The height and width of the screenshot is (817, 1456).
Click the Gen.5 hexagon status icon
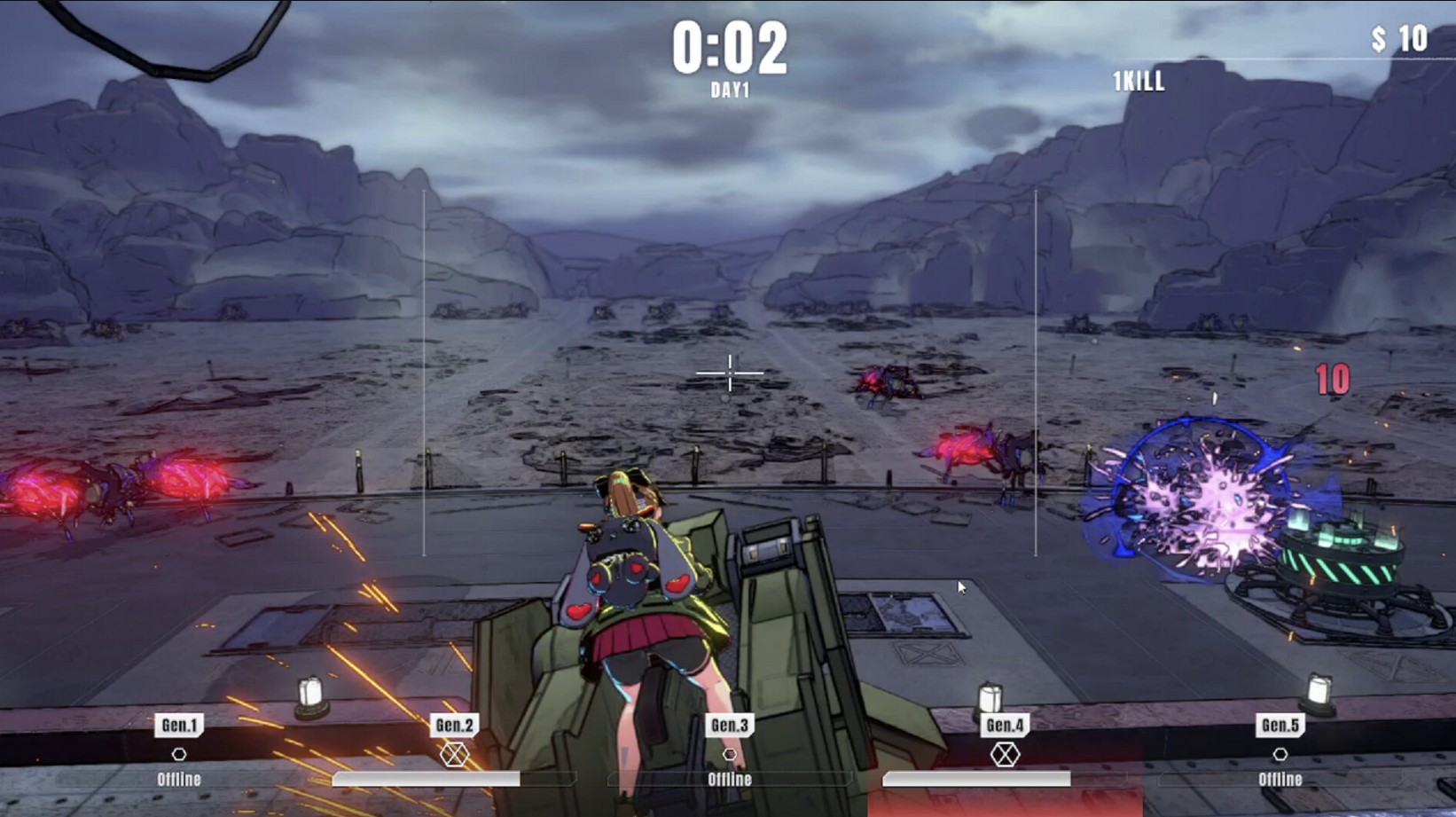(1280, 752)
